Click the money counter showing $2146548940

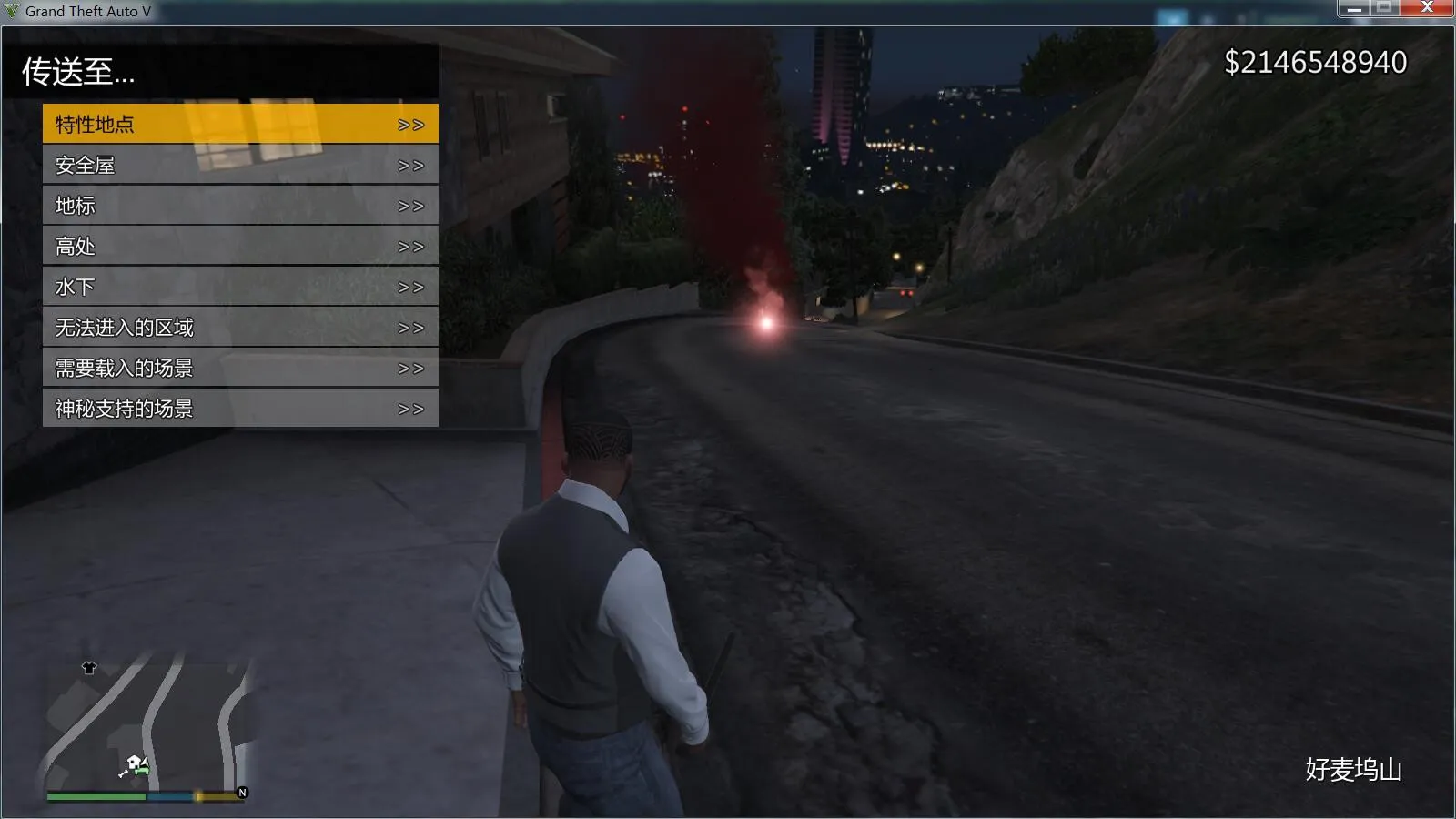coord(1315,62)
